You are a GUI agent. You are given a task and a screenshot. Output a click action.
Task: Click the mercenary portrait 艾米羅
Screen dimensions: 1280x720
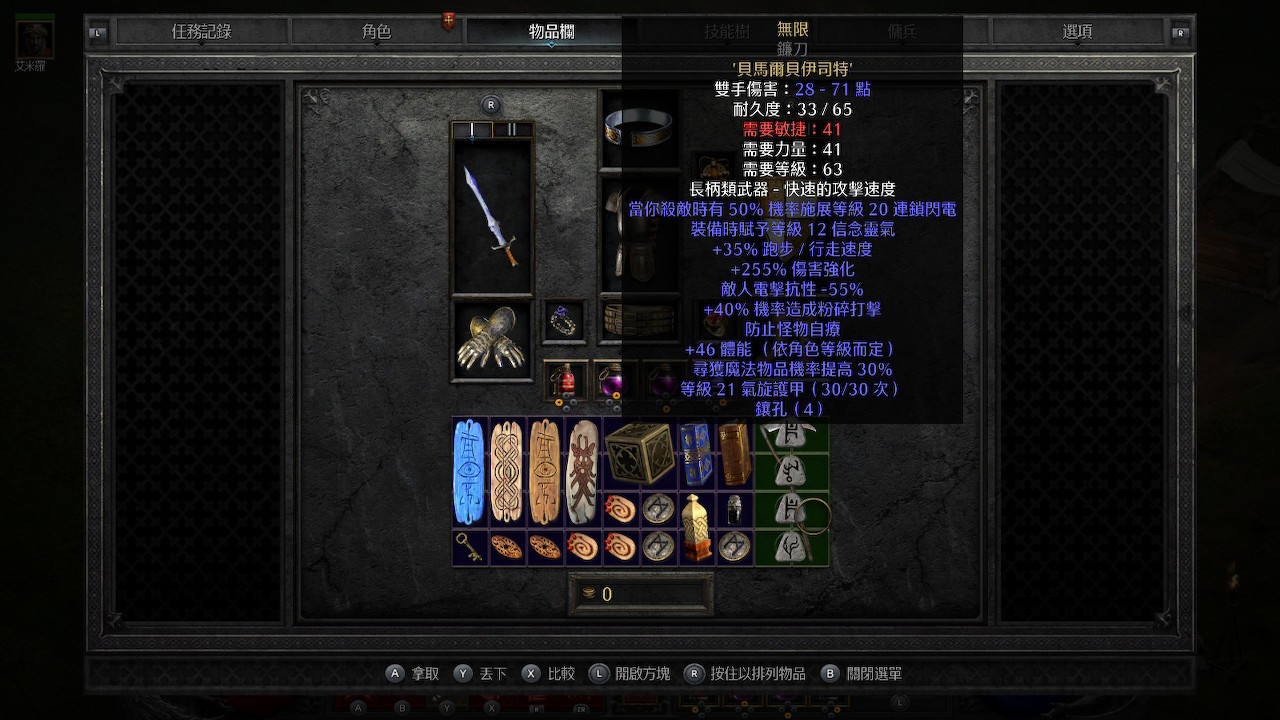coord(35,40)
